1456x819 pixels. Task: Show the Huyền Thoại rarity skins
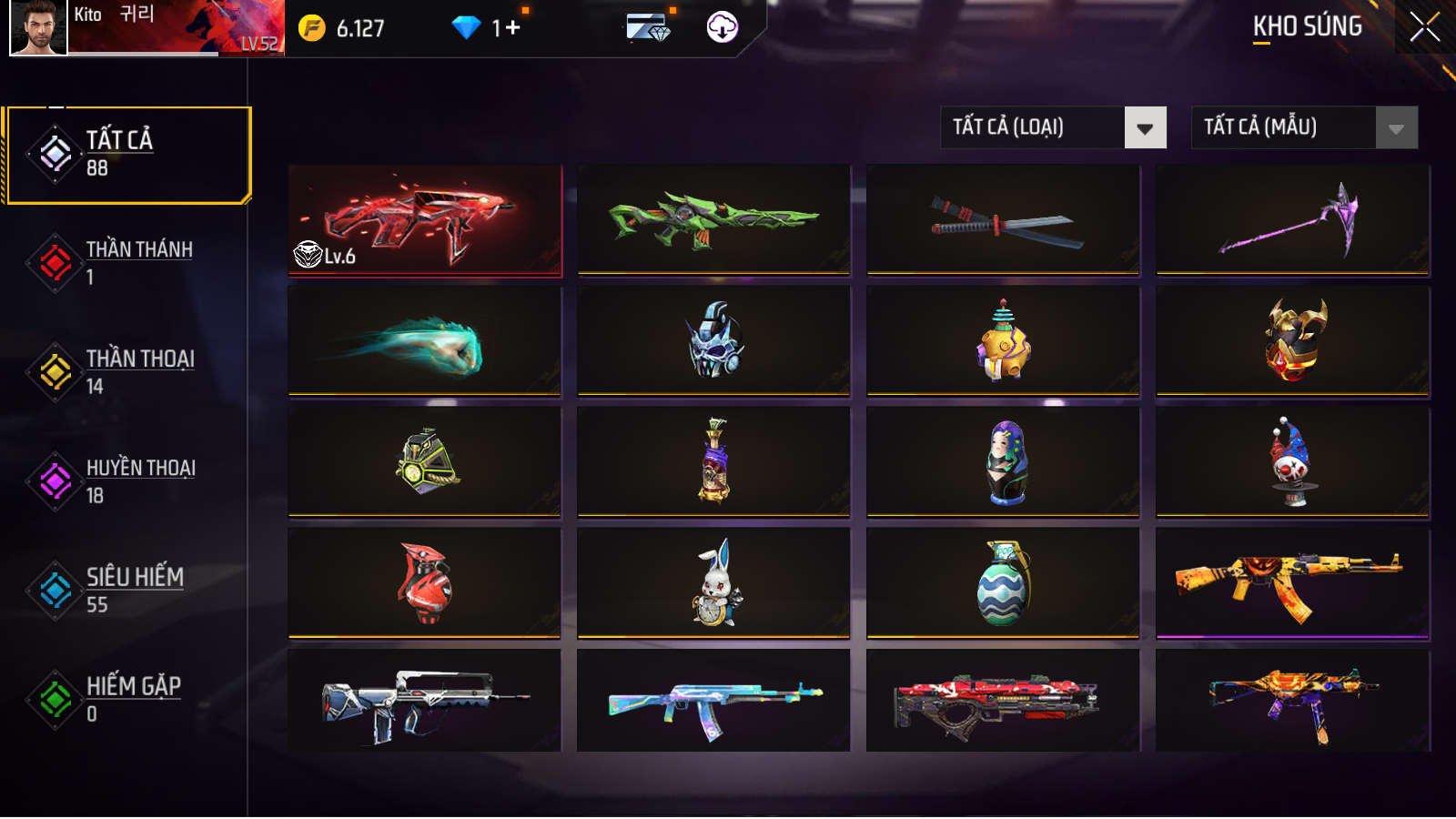point(127,480)
